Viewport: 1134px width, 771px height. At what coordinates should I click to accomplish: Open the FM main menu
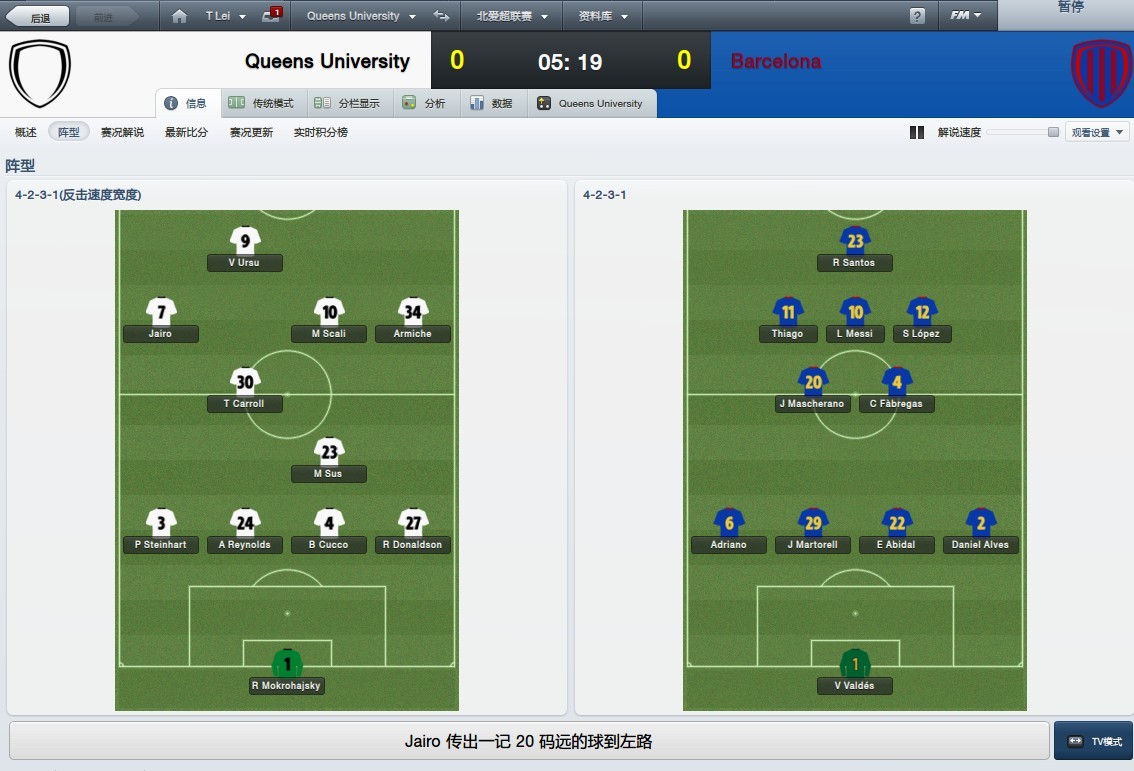click(965, 16)
